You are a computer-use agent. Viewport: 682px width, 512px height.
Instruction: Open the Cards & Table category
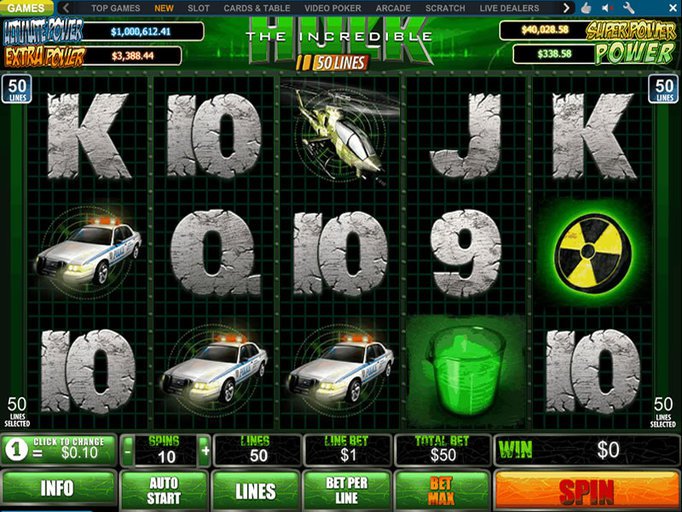(257, 8)
